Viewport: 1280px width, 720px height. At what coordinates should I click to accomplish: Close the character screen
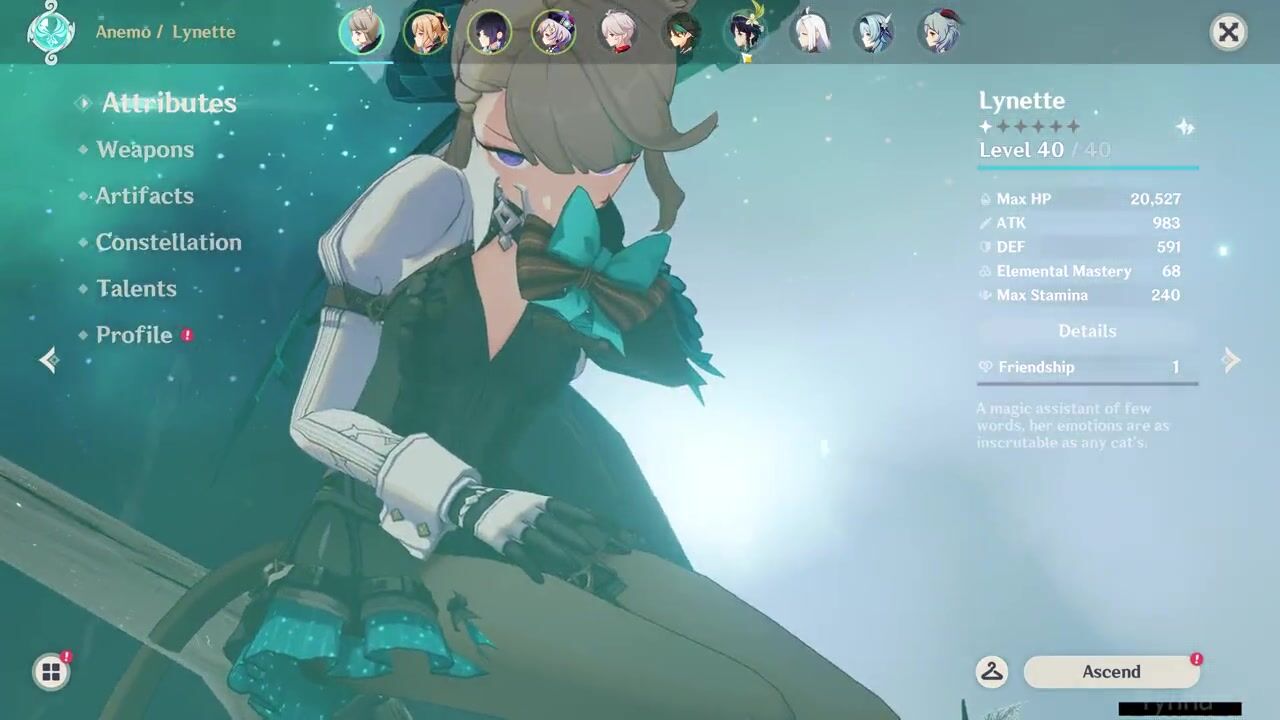1228,32
